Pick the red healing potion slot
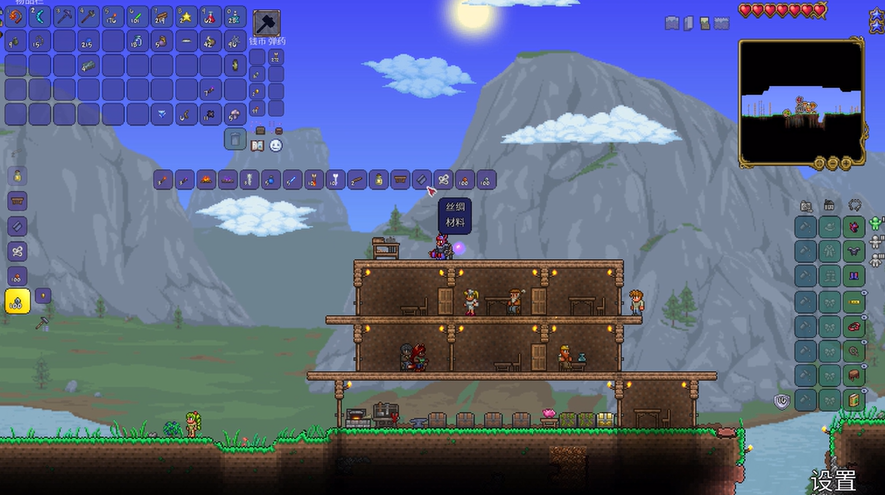The height and width of the screenshot is (495, 885). click(211, 16)
